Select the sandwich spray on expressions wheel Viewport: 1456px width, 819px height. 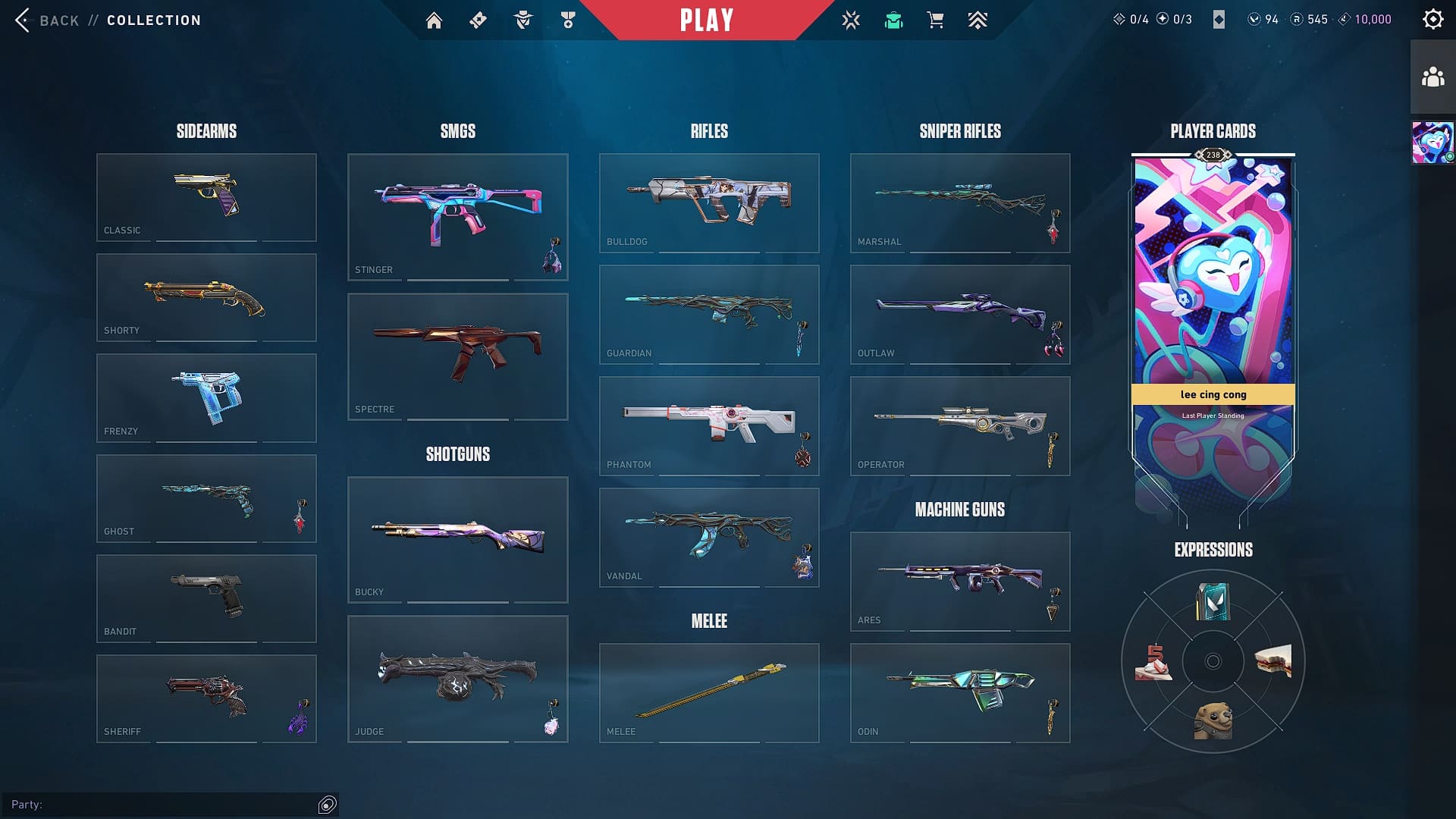(1272, 661)
